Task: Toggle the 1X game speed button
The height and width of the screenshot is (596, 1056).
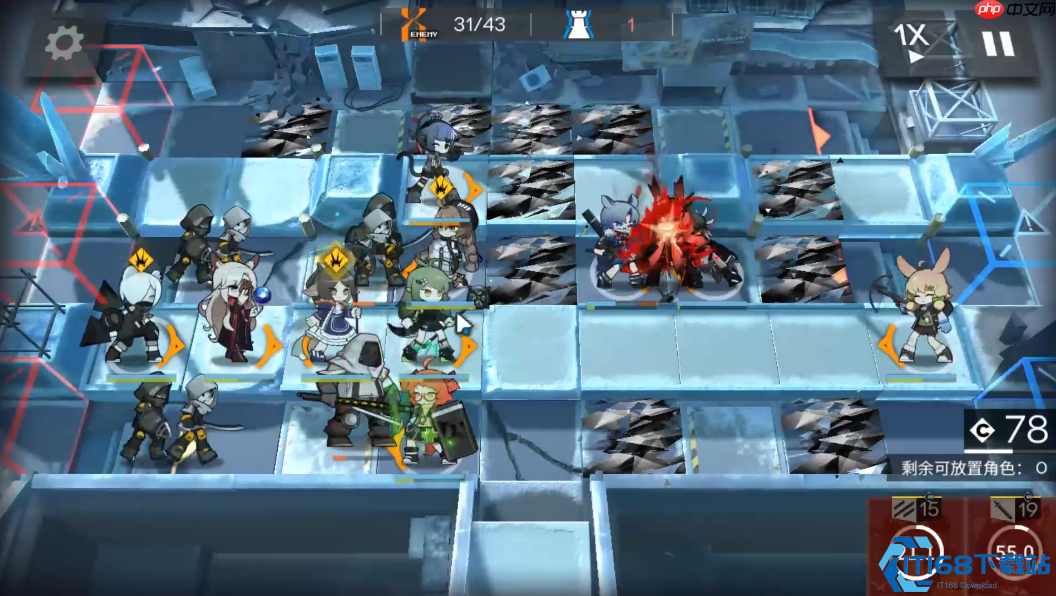Action: 910,42
